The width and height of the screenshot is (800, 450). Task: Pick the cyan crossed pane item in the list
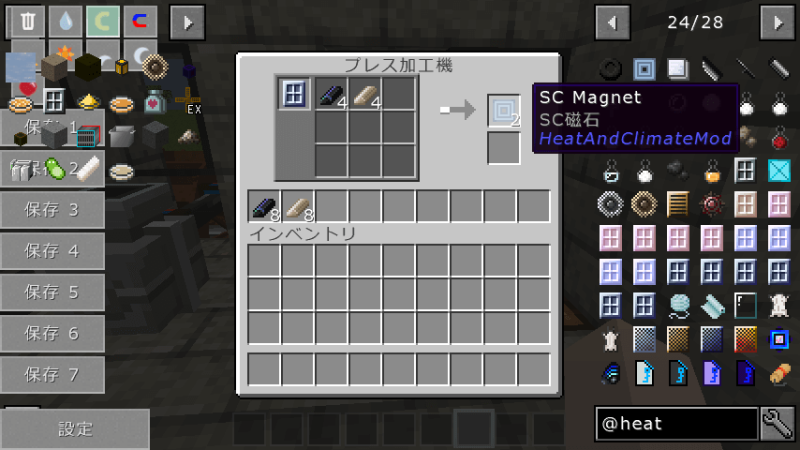point(779,171)
